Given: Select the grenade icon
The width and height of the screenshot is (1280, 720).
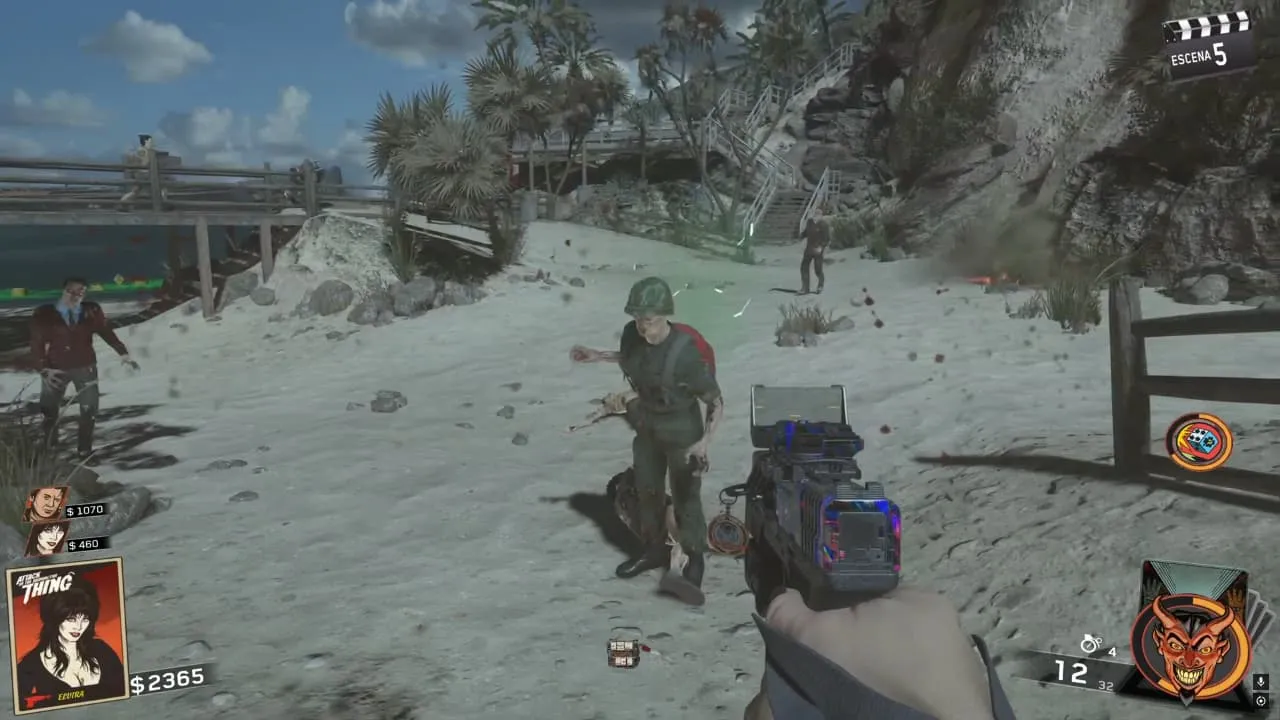Looking at the screenshot, I should [x=1090, y=644].
